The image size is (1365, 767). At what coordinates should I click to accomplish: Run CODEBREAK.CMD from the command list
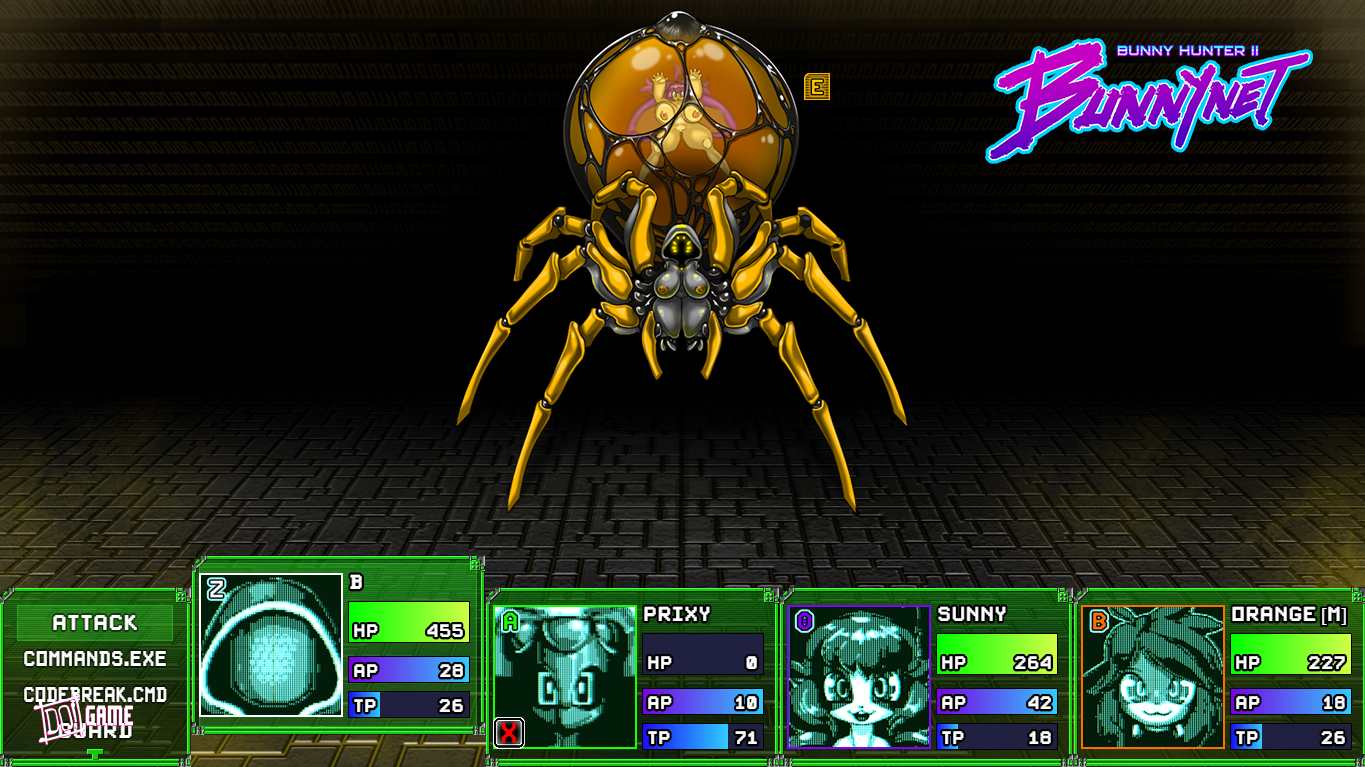point(94,694)
